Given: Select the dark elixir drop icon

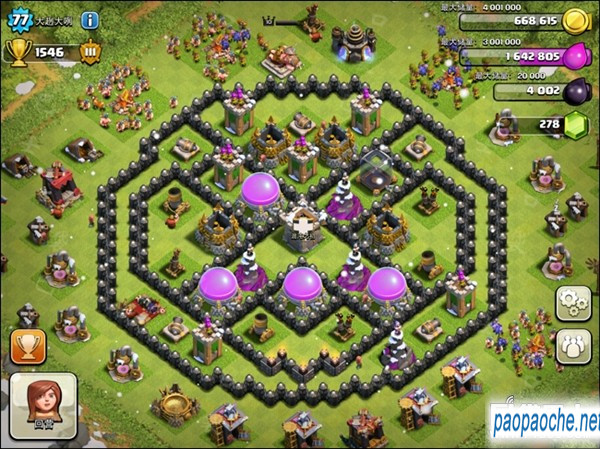Looking at the screenshot, I should coord(576,90).
